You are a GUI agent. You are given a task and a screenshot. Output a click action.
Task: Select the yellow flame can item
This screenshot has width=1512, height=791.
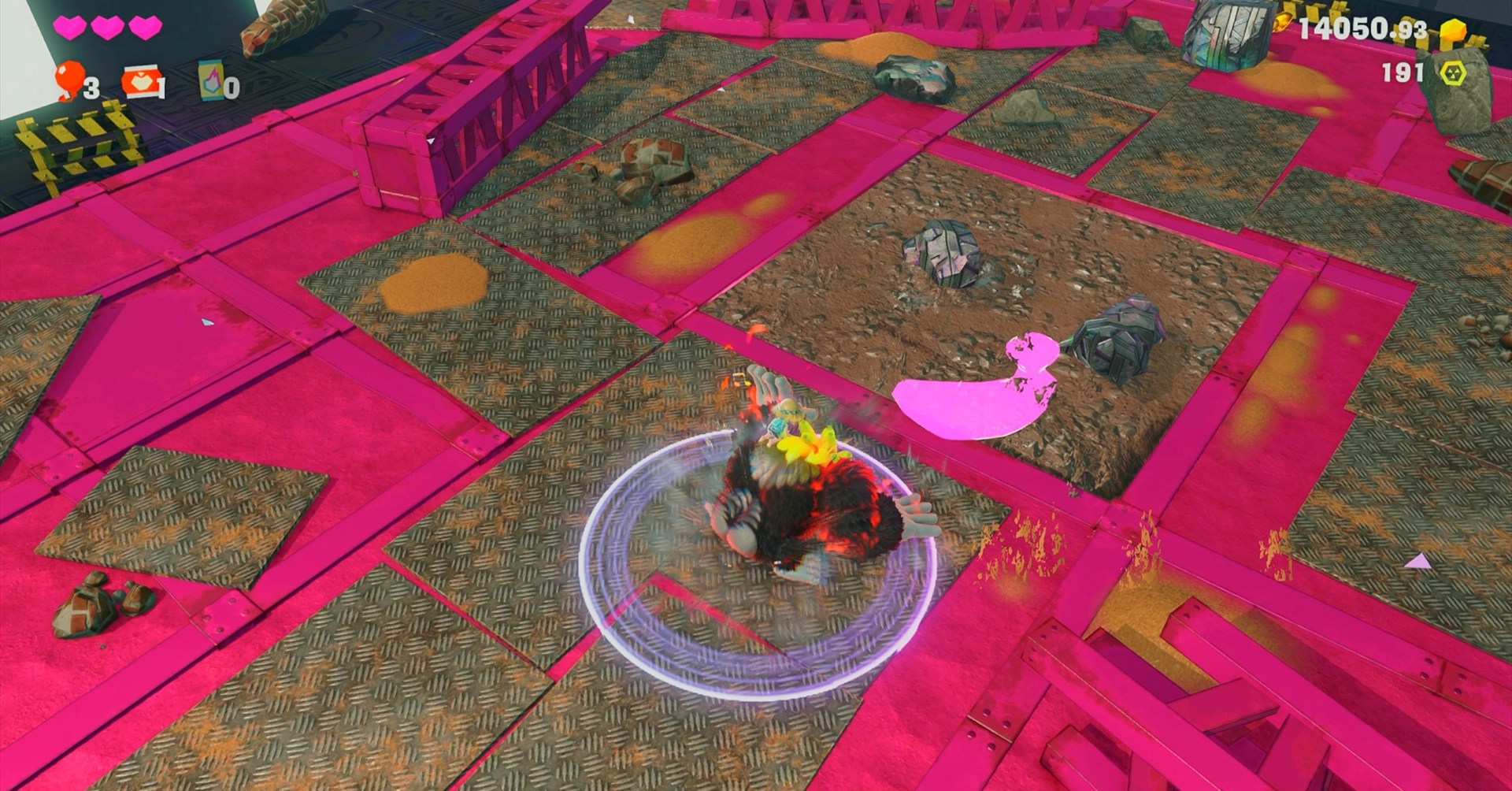[x=211, y=80]
